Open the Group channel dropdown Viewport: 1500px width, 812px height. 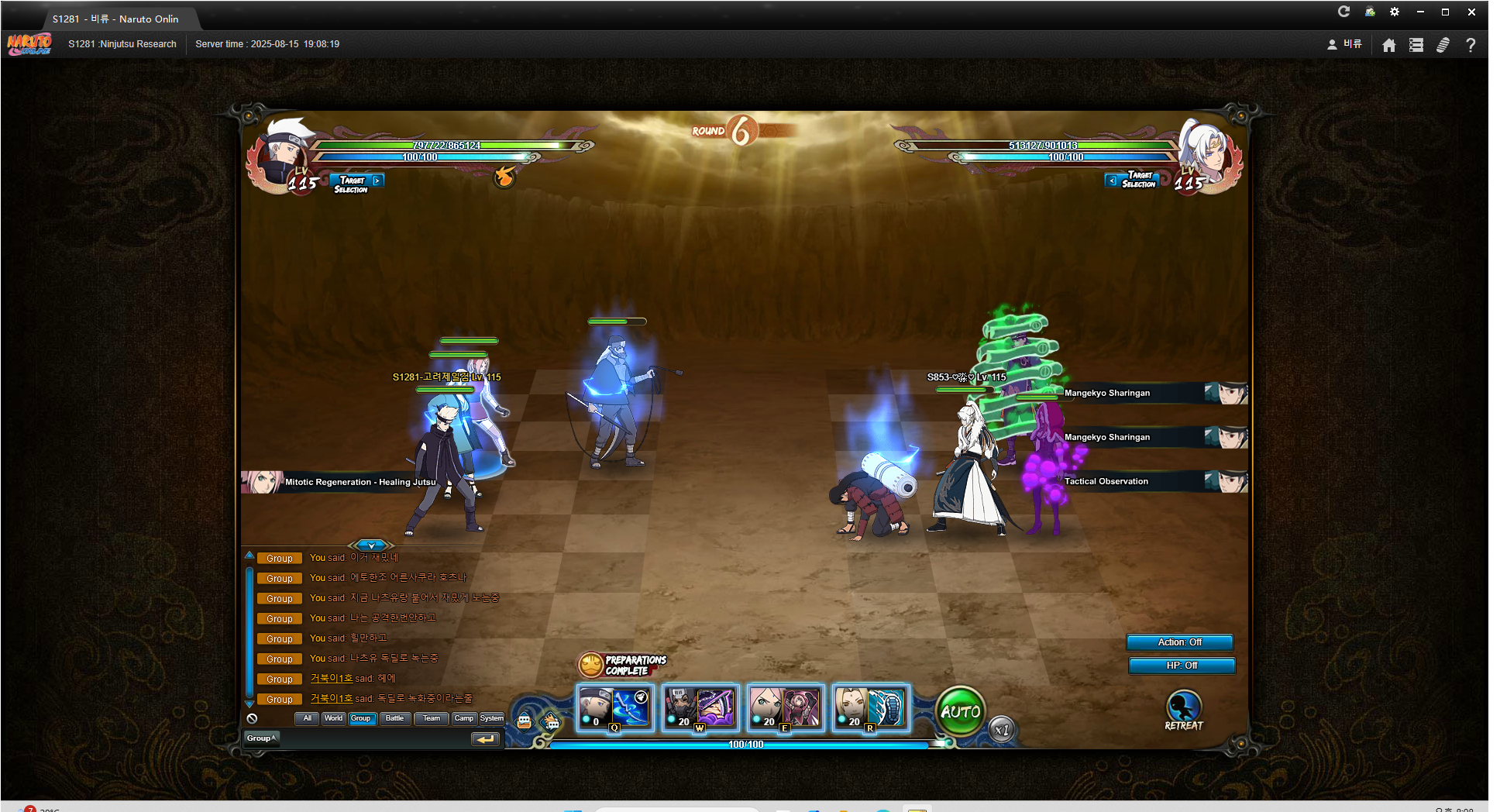[x=261, y=738]
